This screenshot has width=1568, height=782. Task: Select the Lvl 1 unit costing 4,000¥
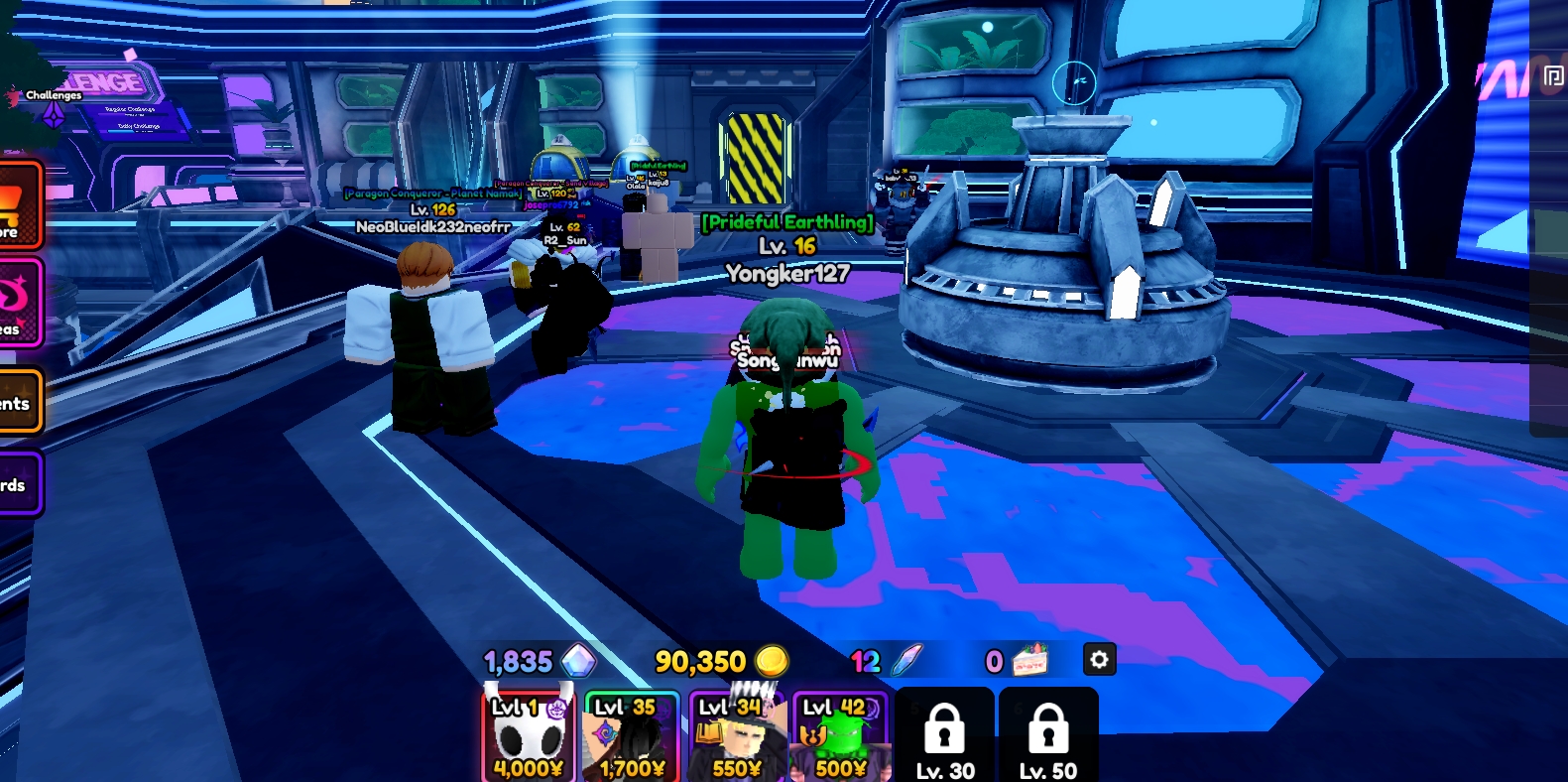529,734
